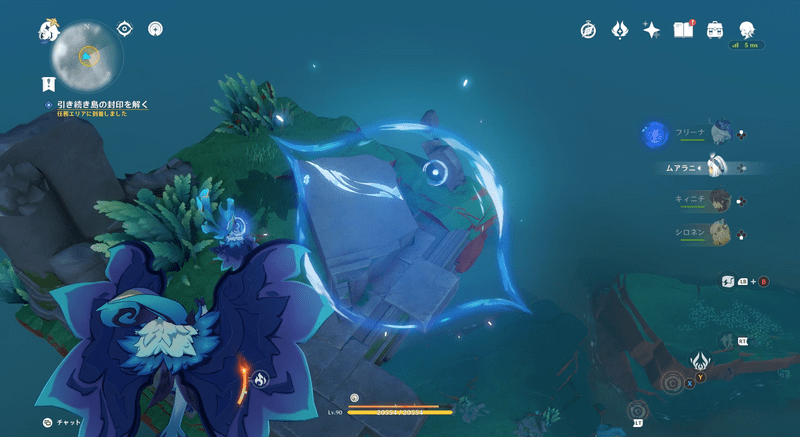Open the compass Adventurer Handbook icon
Viewport: 800px width, 437px height.
click(588, 30)
